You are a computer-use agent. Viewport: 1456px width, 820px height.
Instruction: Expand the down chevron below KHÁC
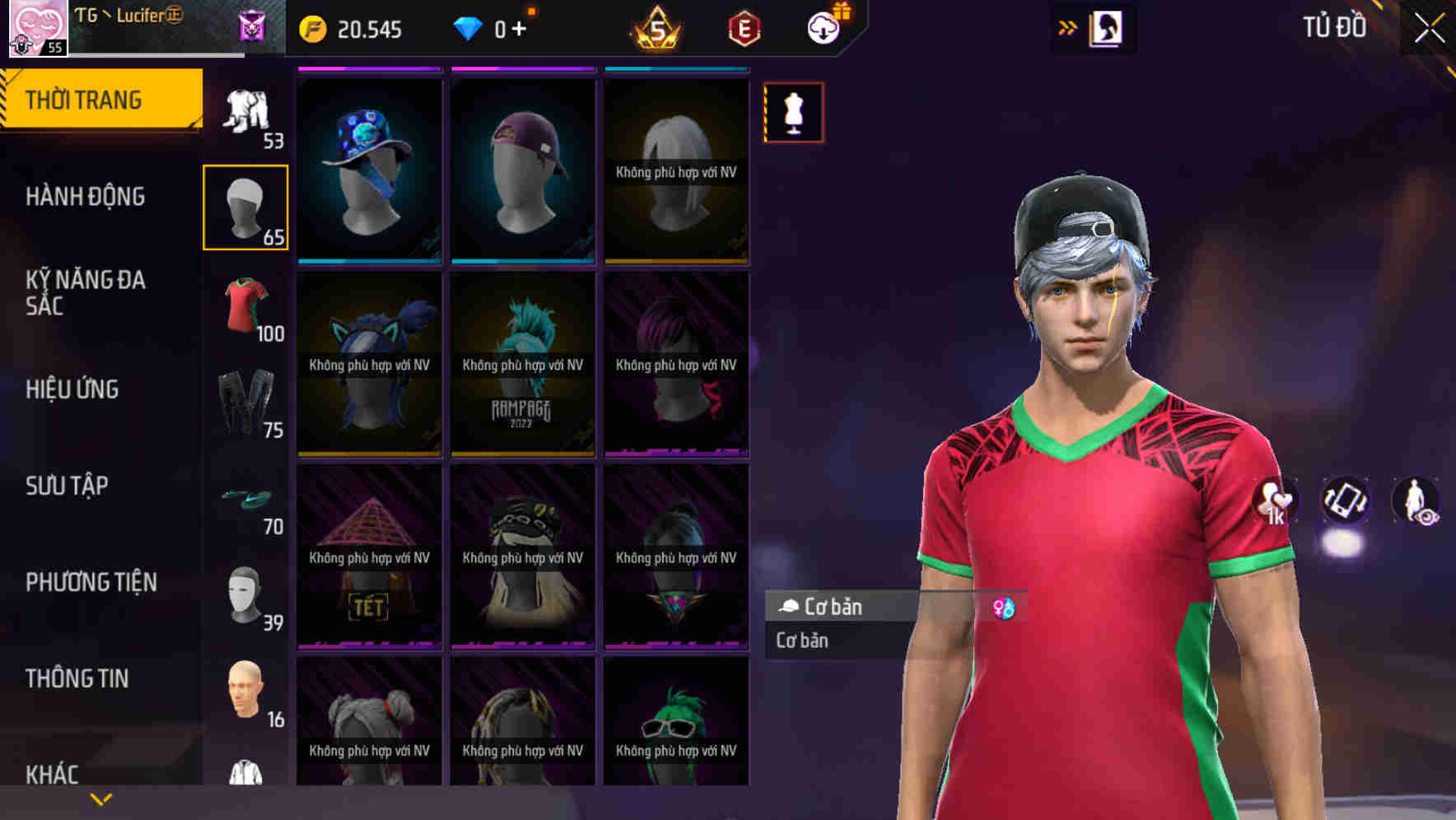point(101,798)
